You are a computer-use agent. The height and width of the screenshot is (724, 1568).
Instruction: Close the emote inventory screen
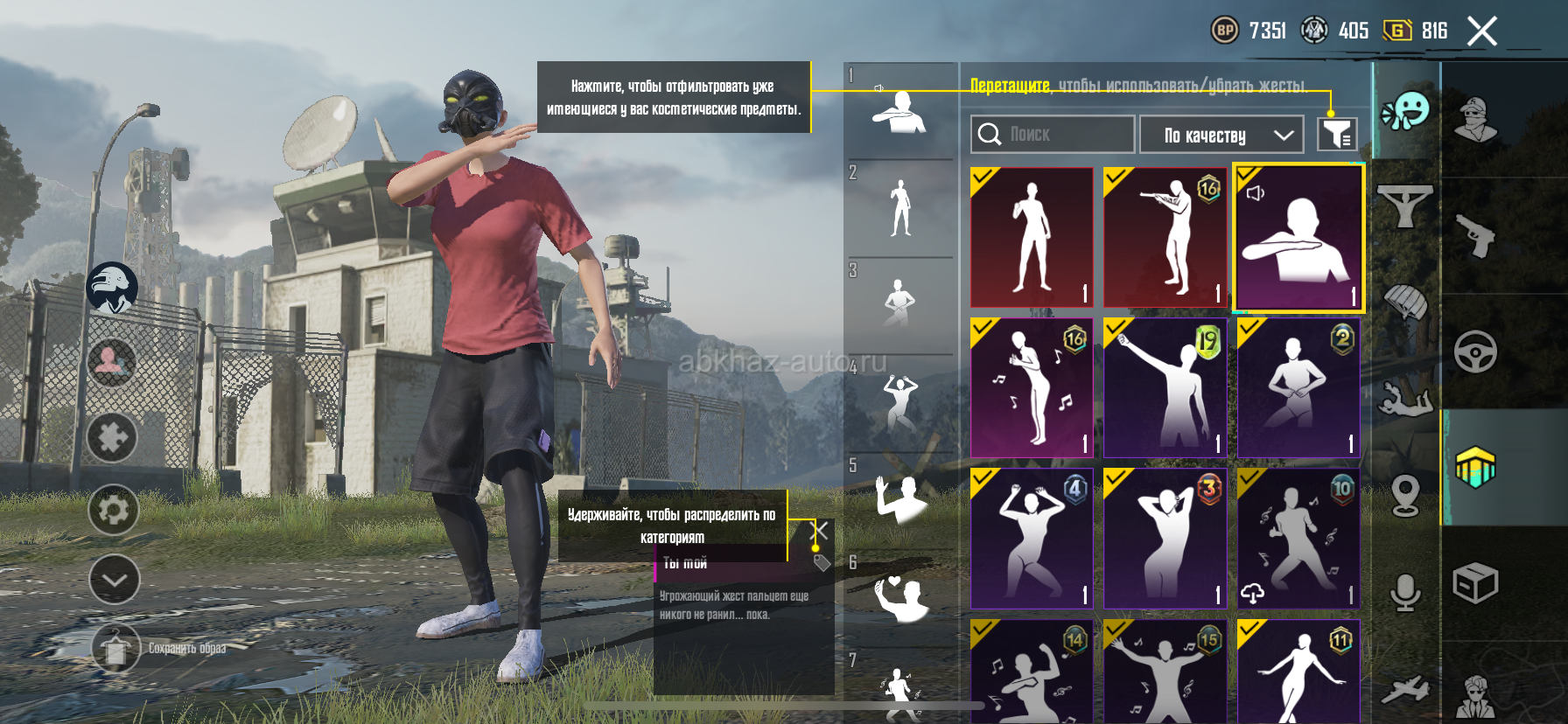click(x=1481, y=31)
